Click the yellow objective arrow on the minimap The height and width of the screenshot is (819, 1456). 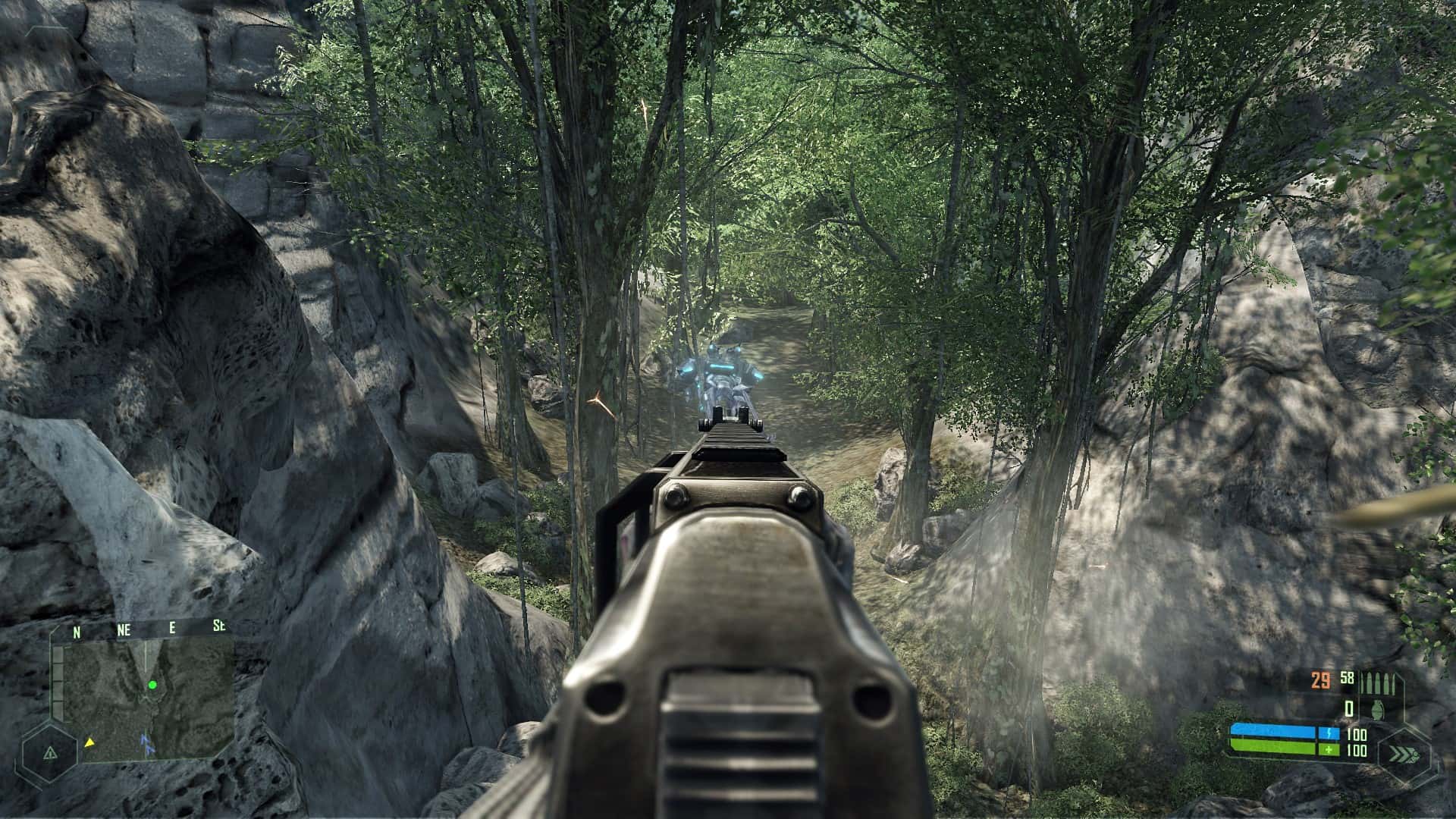[90, 743]
